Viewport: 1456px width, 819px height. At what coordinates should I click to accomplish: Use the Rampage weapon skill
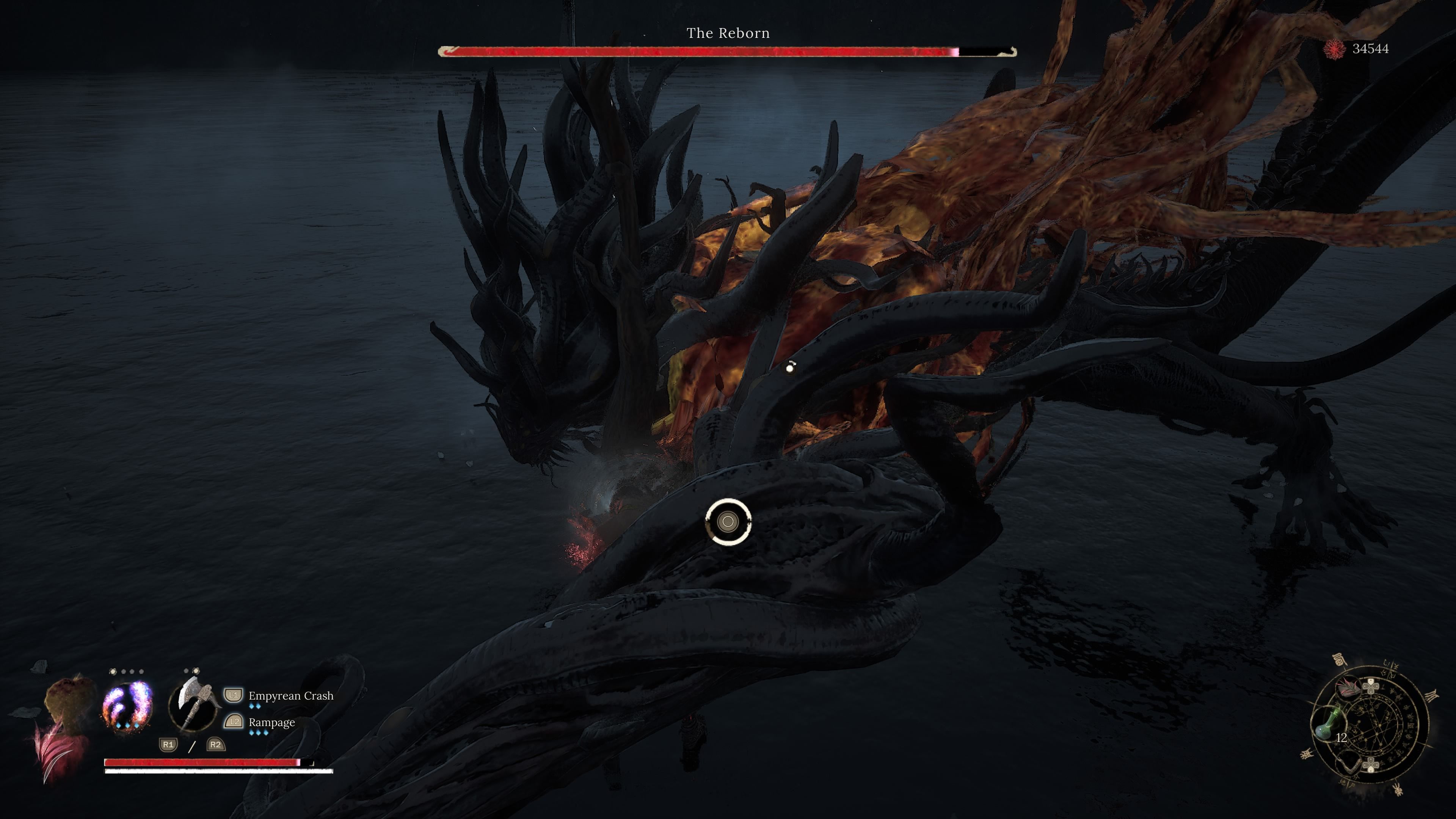(271, 722)
